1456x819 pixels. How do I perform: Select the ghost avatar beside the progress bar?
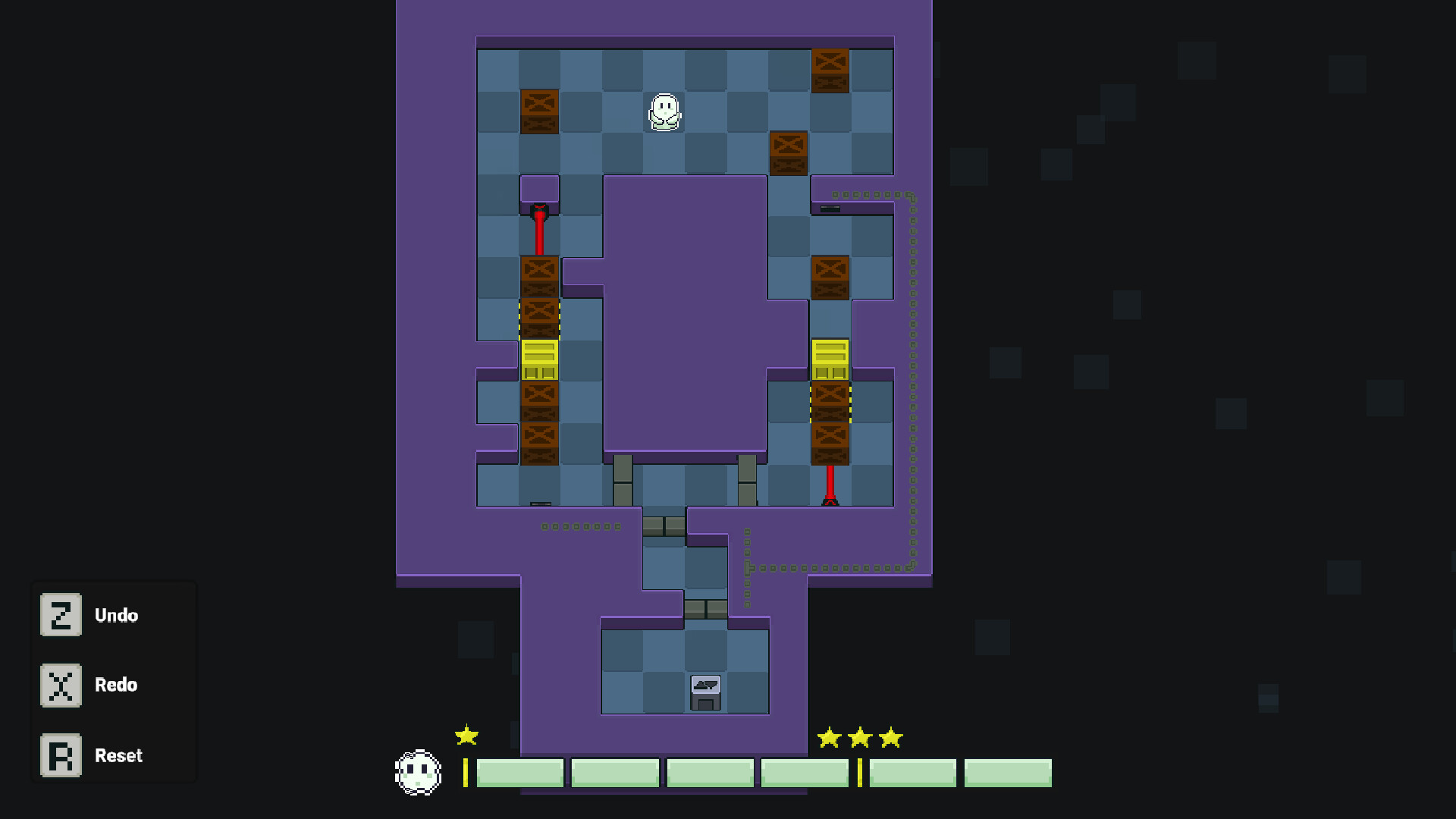pos(418,772)
